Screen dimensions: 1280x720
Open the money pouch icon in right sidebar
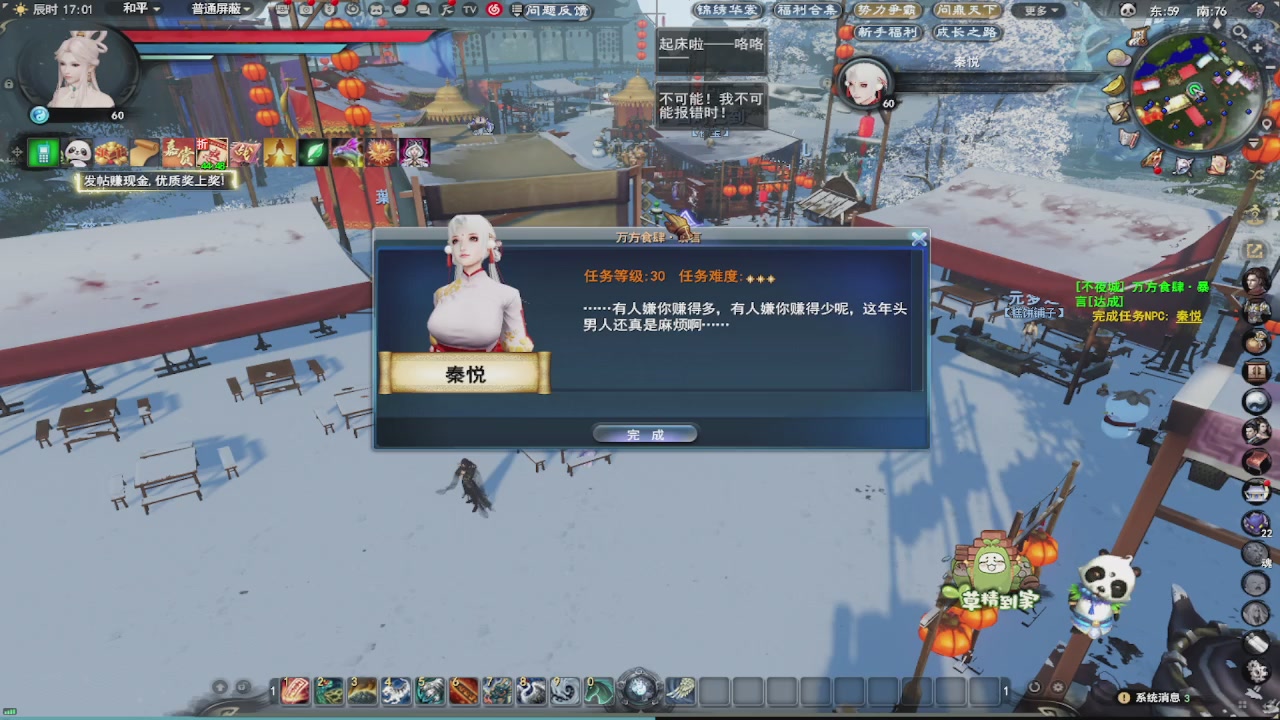click(x=1255, y=339)
